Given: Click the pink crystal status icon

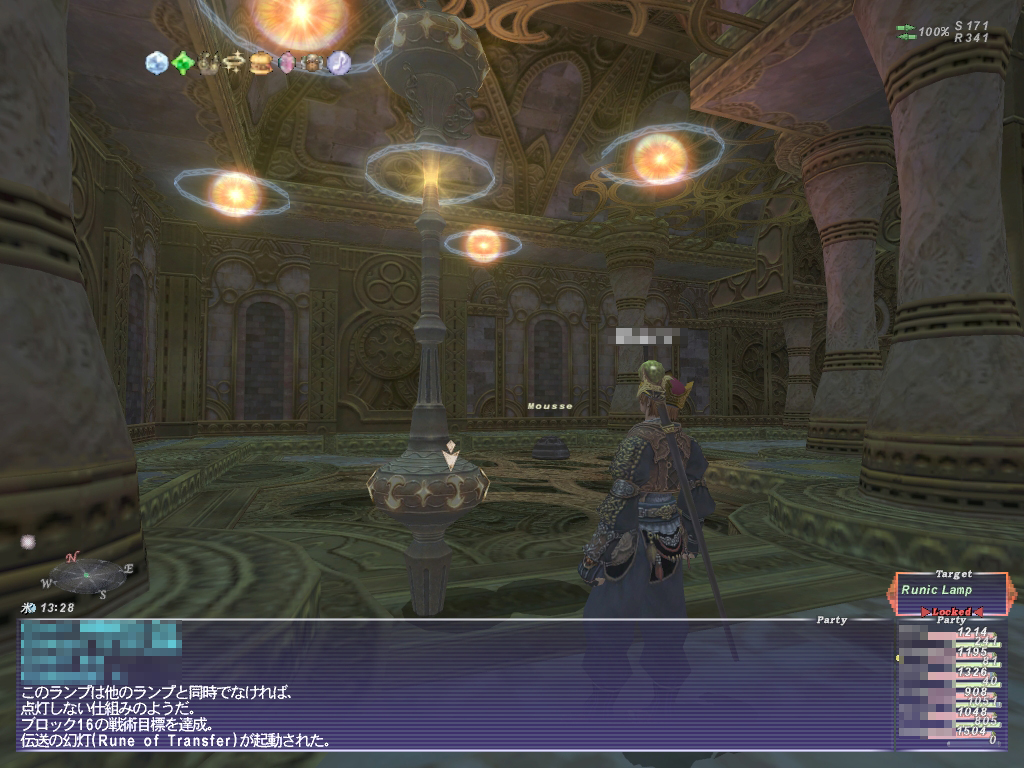Looking at the screenshot, I should point(287,63).
